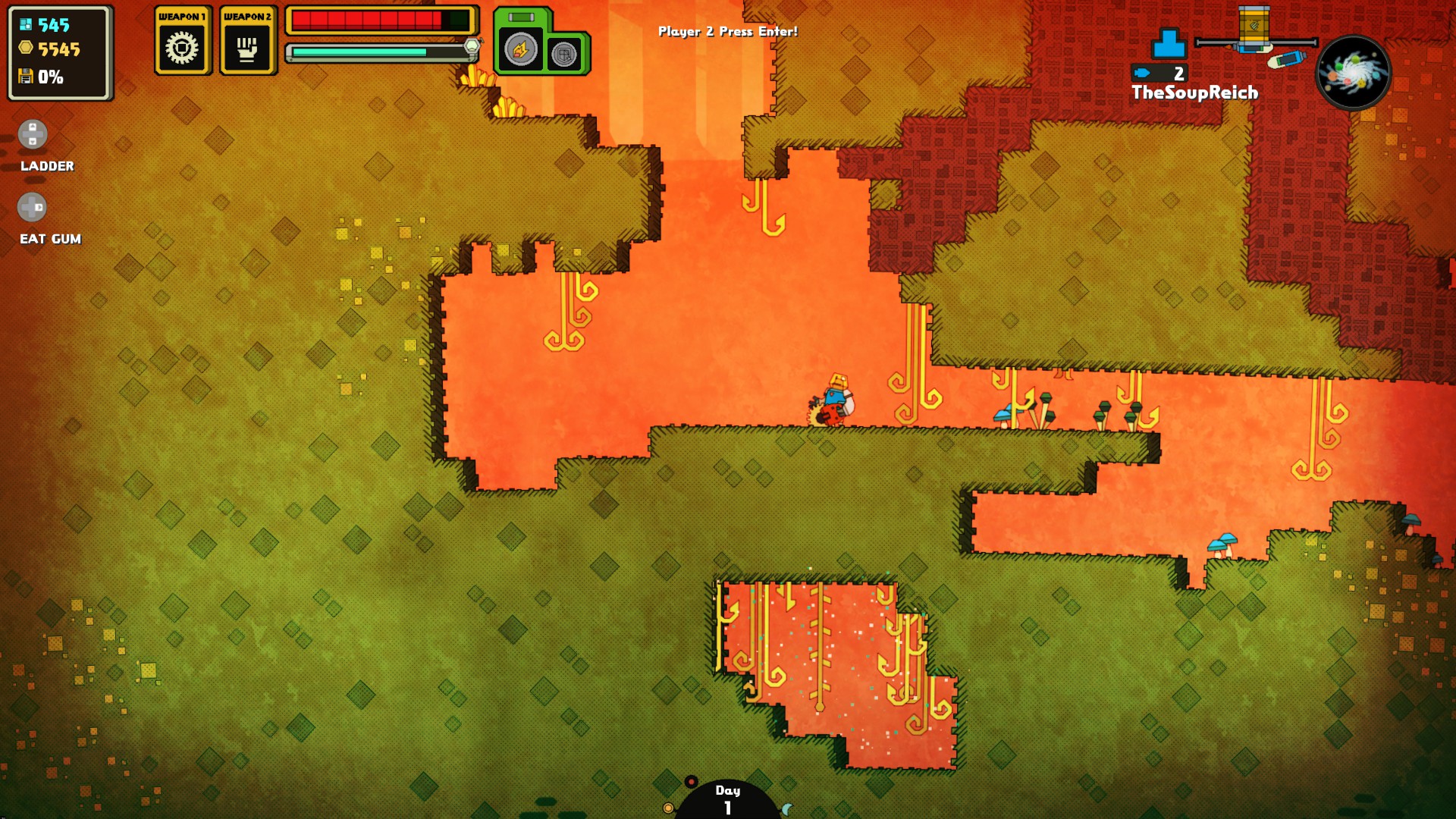The image size is (1456, 819).
Task: Activate the lightning gadget in the green panel
Action: (x=520, y=50)
